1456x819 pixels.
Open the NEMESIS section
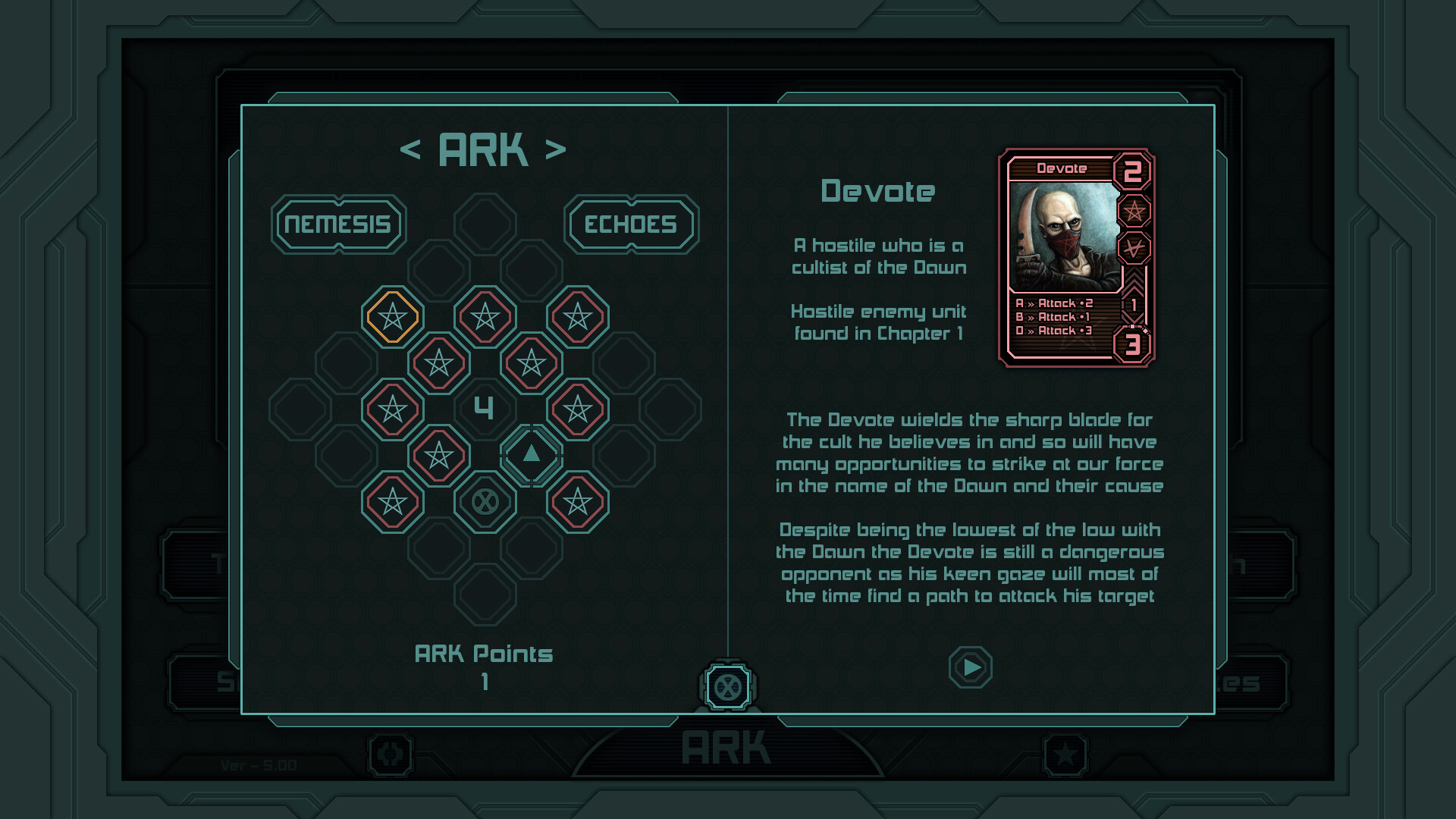coord(338,224)
